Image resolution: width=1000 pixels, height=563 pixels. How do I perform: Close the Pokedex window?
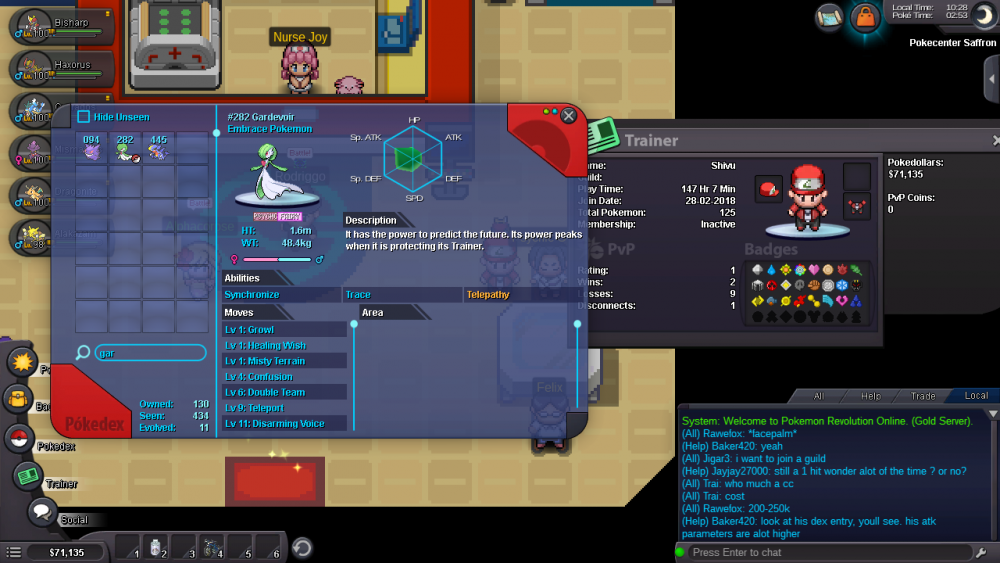(569, 116)
